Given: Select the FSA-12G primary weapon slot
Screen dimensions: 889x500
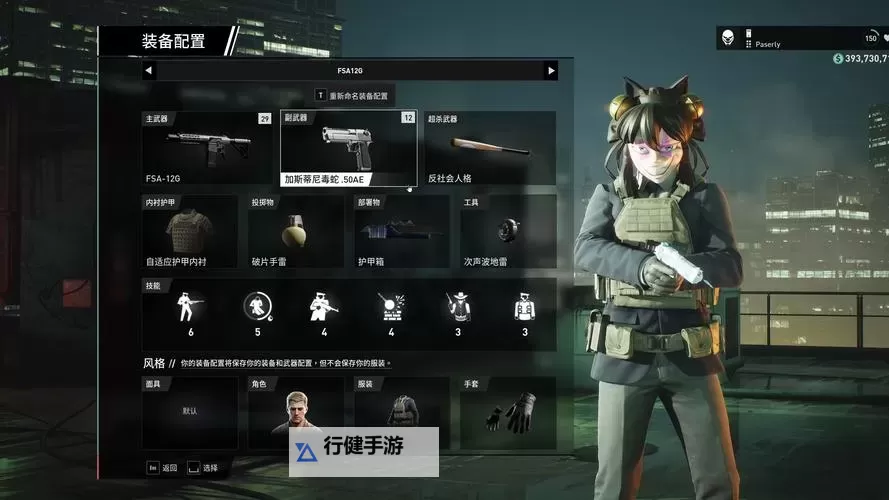Looking at the screenshot, I should click(x=208, y=148).
